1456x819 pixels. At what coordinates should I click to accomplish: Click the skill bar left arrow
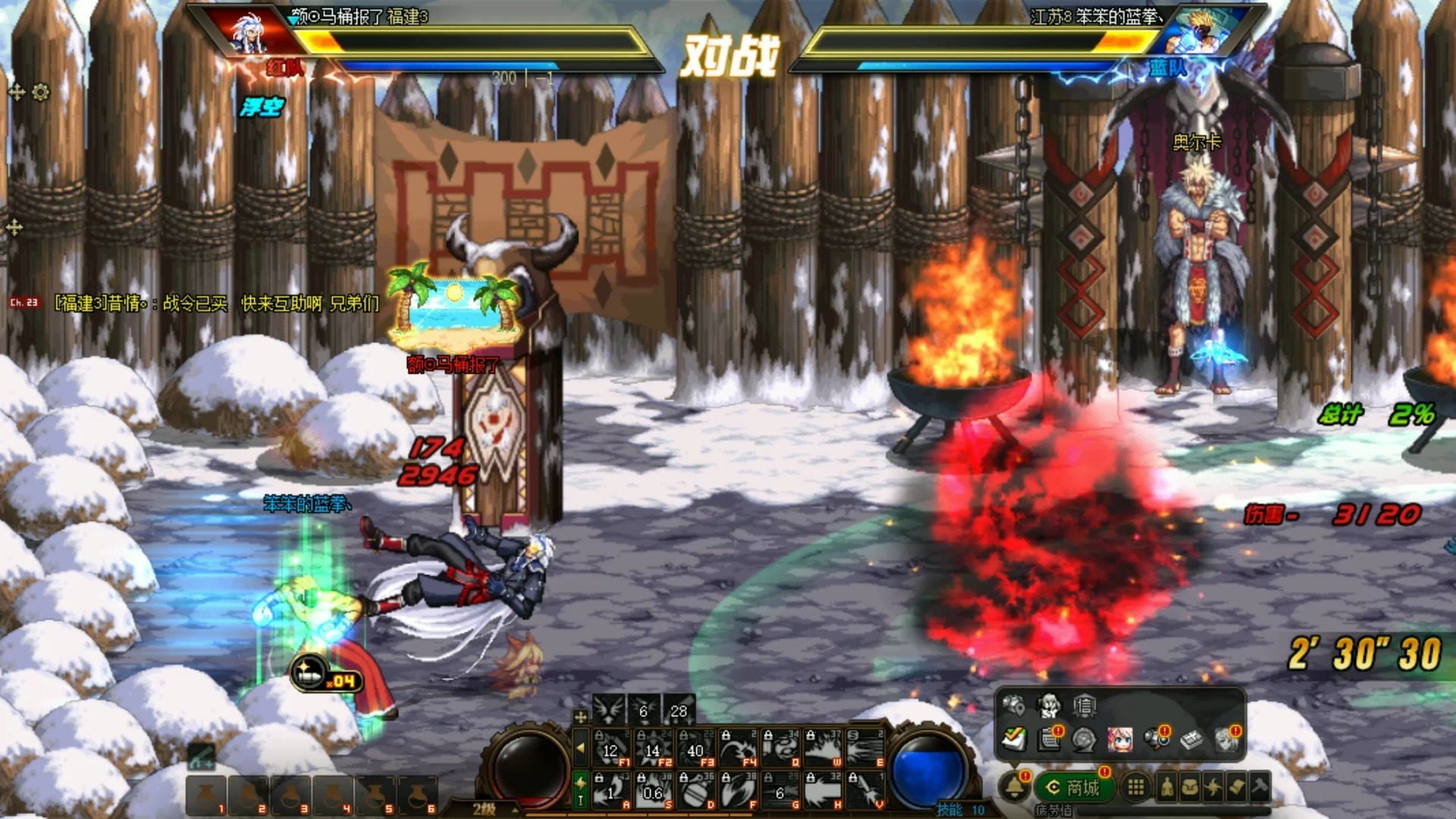pyautogui.click(x=580, y=748)
